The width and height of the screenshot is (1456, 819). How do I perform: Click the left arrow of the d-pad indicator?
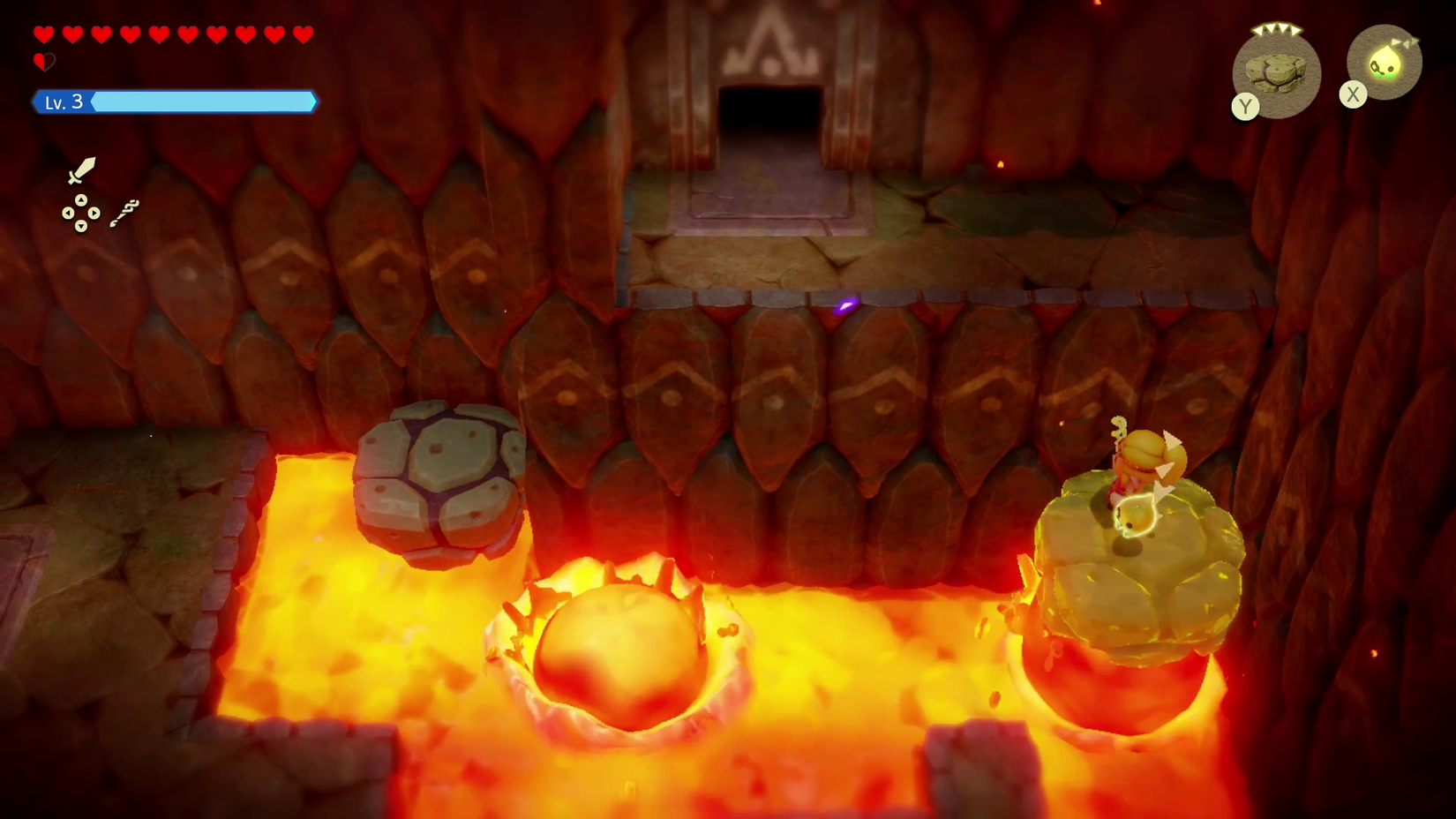68,213
